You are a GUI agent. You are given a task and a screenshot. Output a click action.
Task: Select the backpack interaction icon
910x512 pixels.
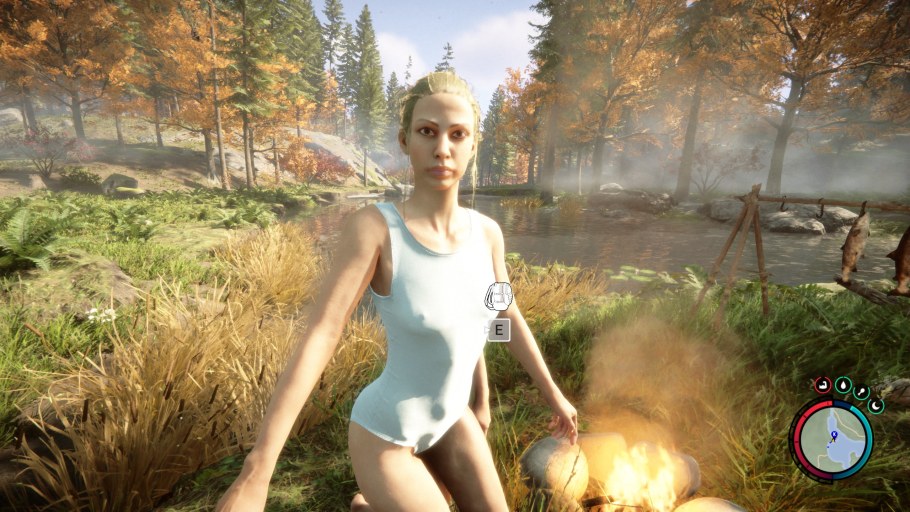(x=498, y=296)
